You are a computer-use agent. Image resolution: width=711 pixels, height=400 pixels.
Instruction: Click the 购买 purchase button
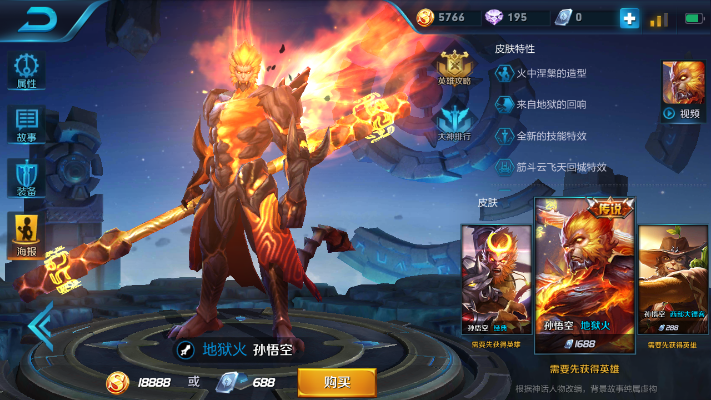click(x=336, y=382)
